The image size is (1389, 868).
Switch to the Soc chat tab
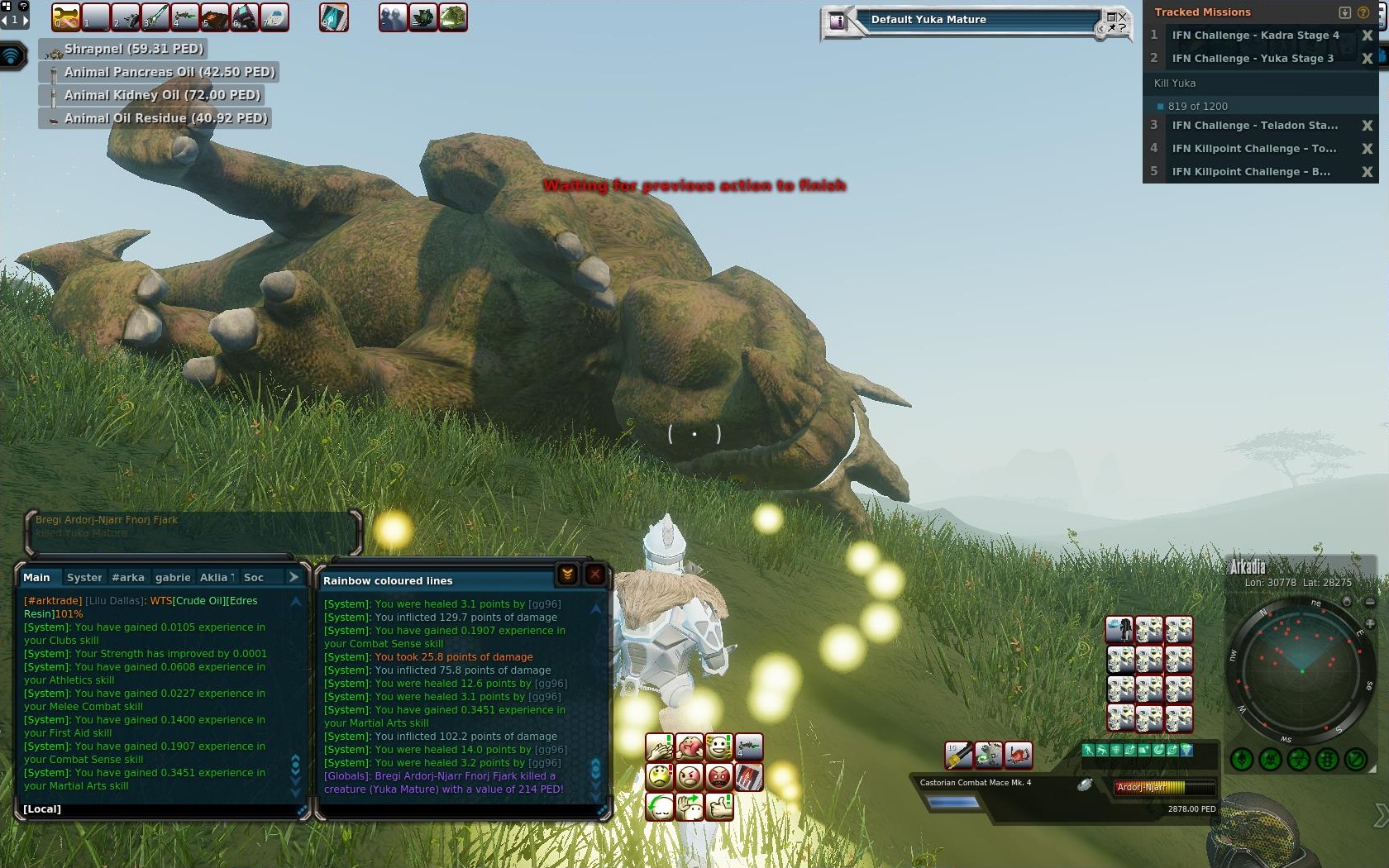coord(254,578)
